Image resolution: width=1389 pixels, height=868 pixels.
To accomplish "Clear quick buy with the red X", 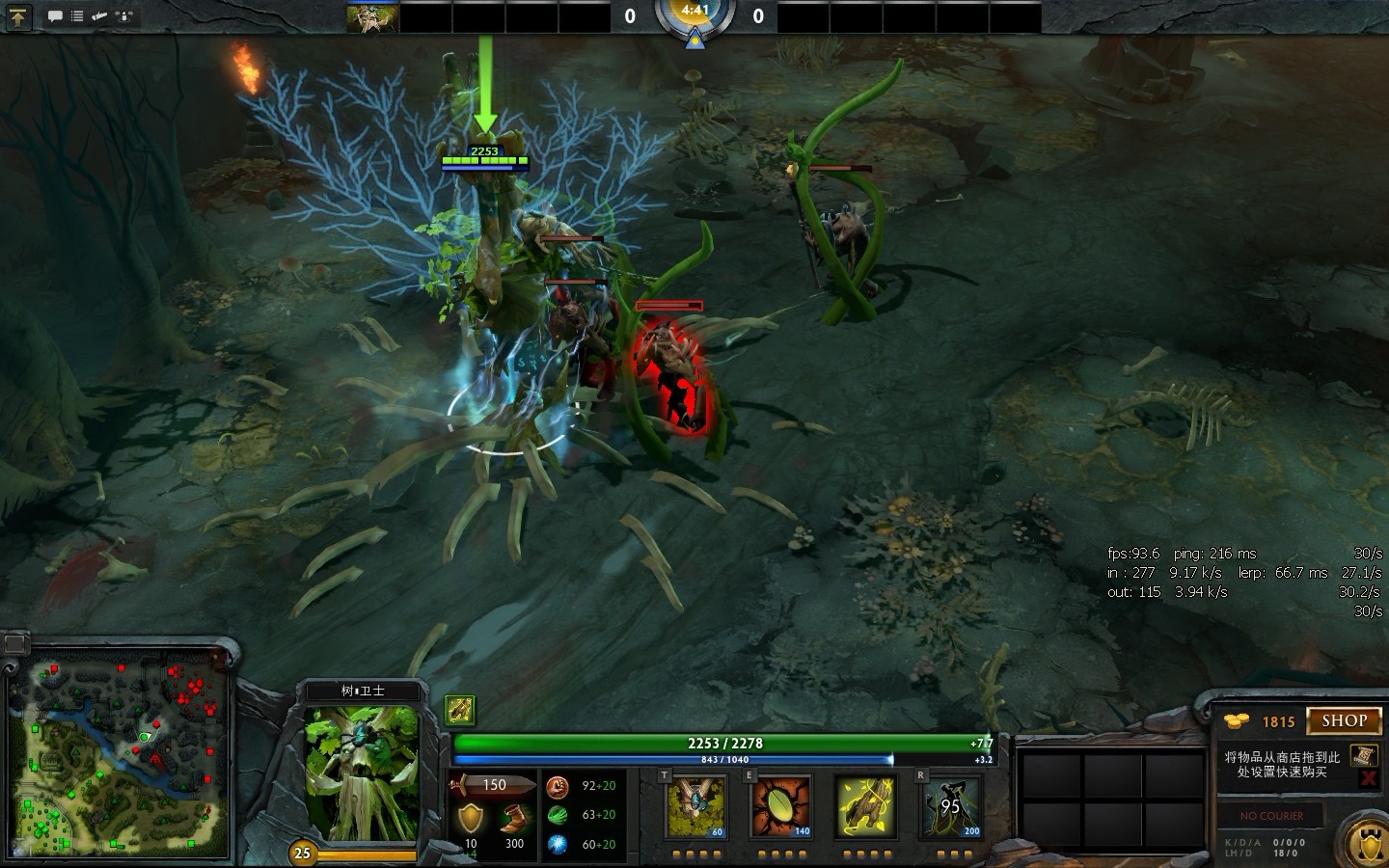I will [x=1367, y=777].
